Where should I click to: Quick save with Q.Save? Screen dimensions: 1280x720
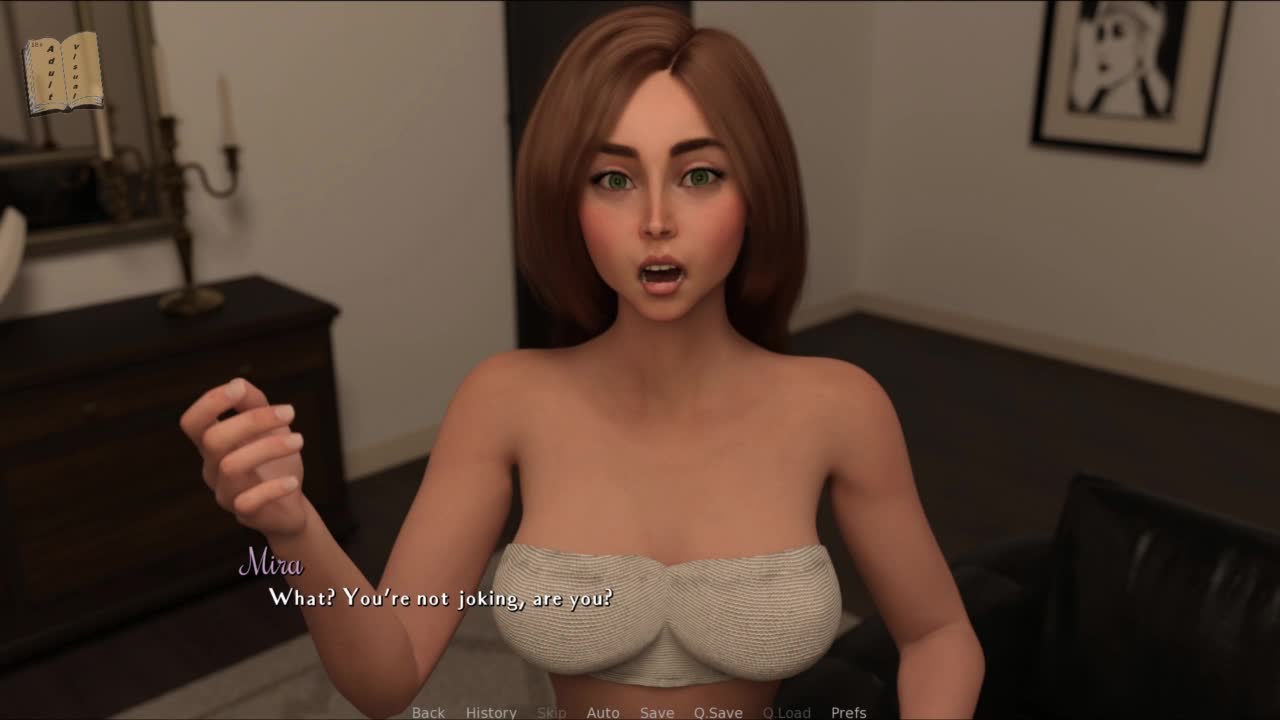click(718, 712)
